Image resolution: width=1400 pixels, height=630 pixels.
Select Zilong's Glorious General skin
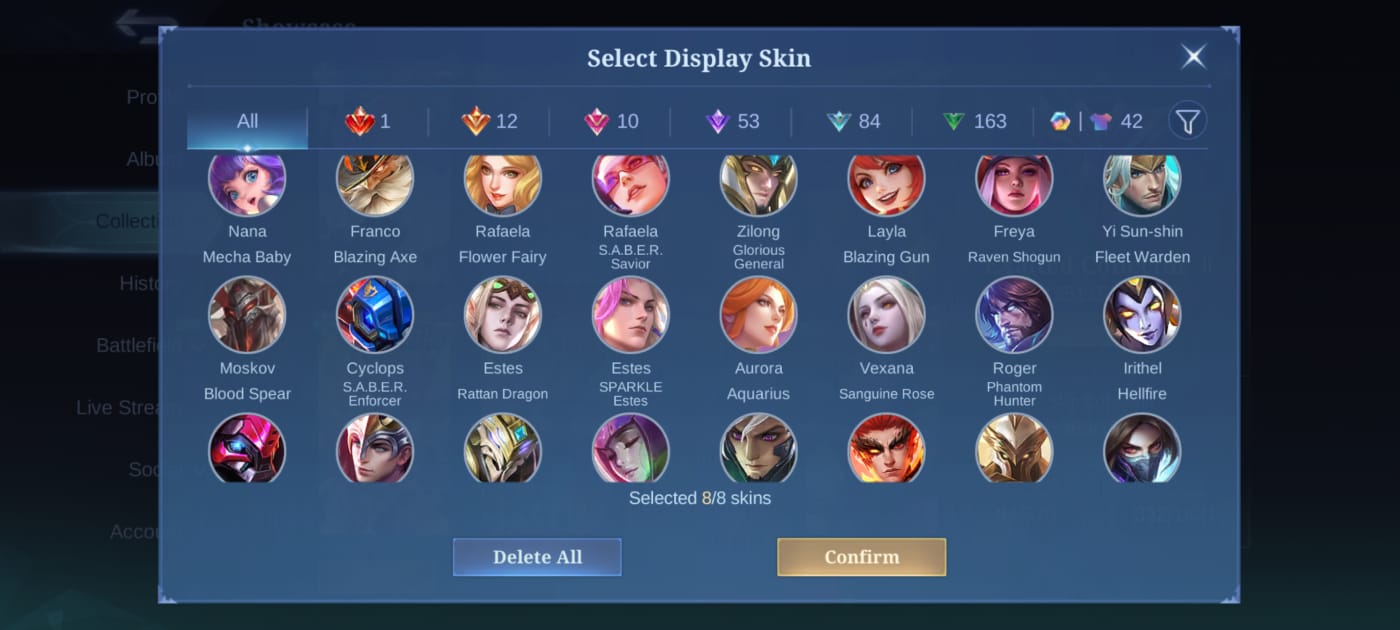[758, 185]
